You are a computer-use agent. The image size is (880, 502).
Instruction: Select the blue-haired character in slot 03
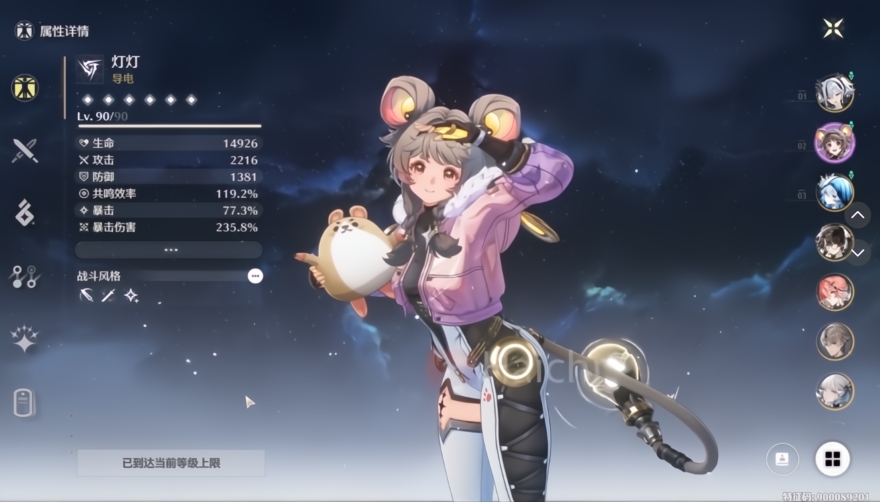tap(834, 192)
